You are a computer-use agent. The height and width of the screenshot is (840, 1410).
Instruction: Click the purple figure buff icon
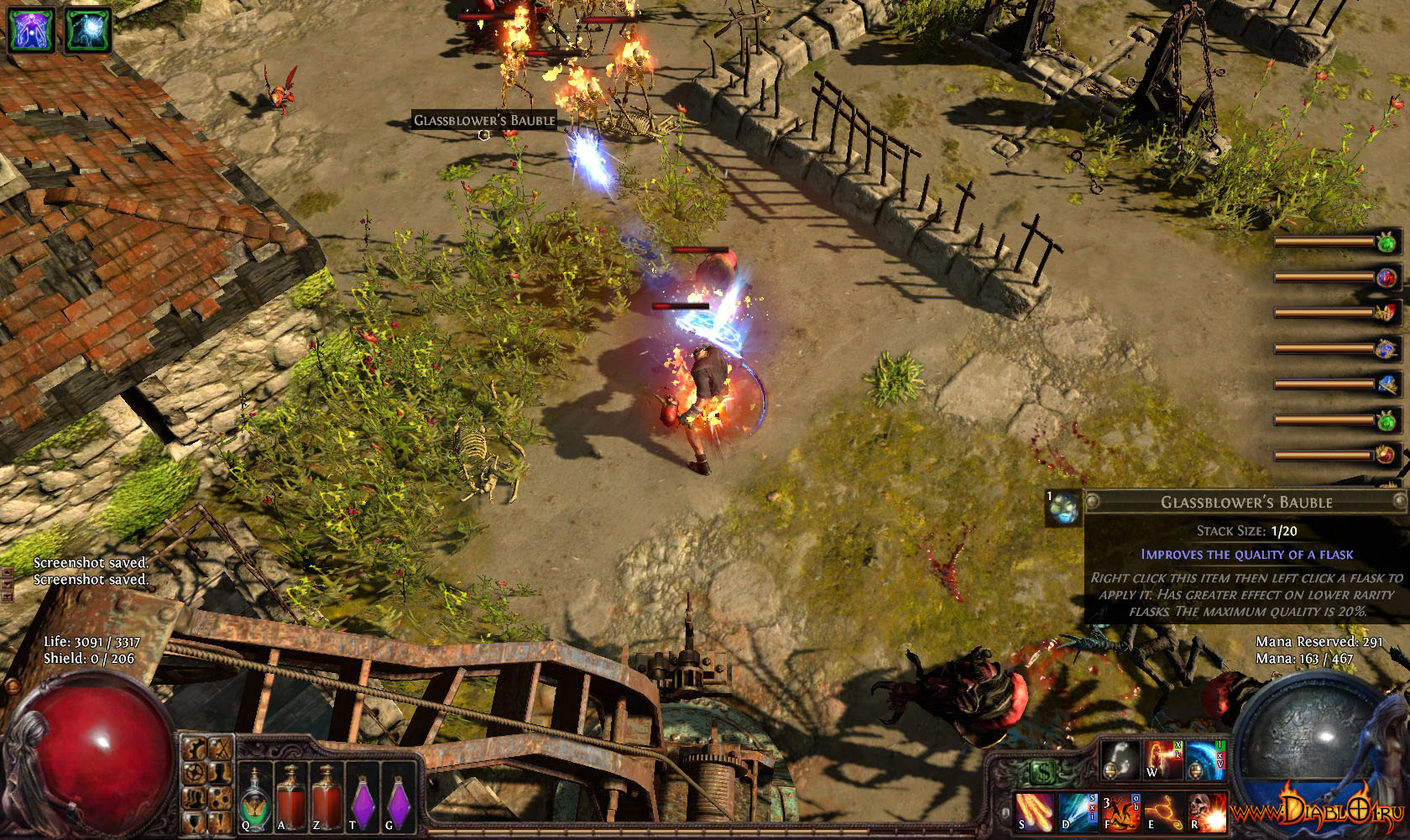(x=33, y=29)
